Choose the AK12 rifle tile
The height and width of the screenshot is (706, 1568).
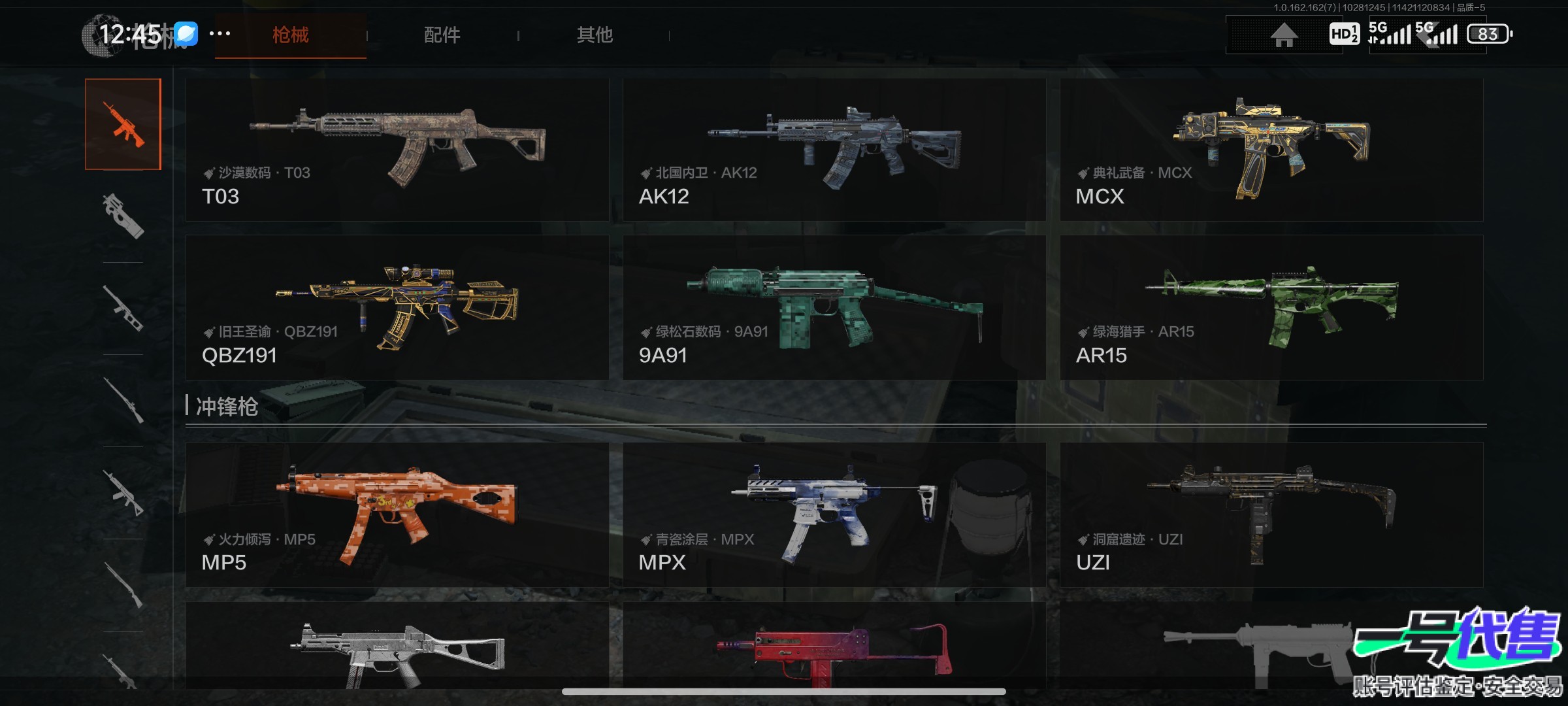pyautogui.click(x=834, y=150)
